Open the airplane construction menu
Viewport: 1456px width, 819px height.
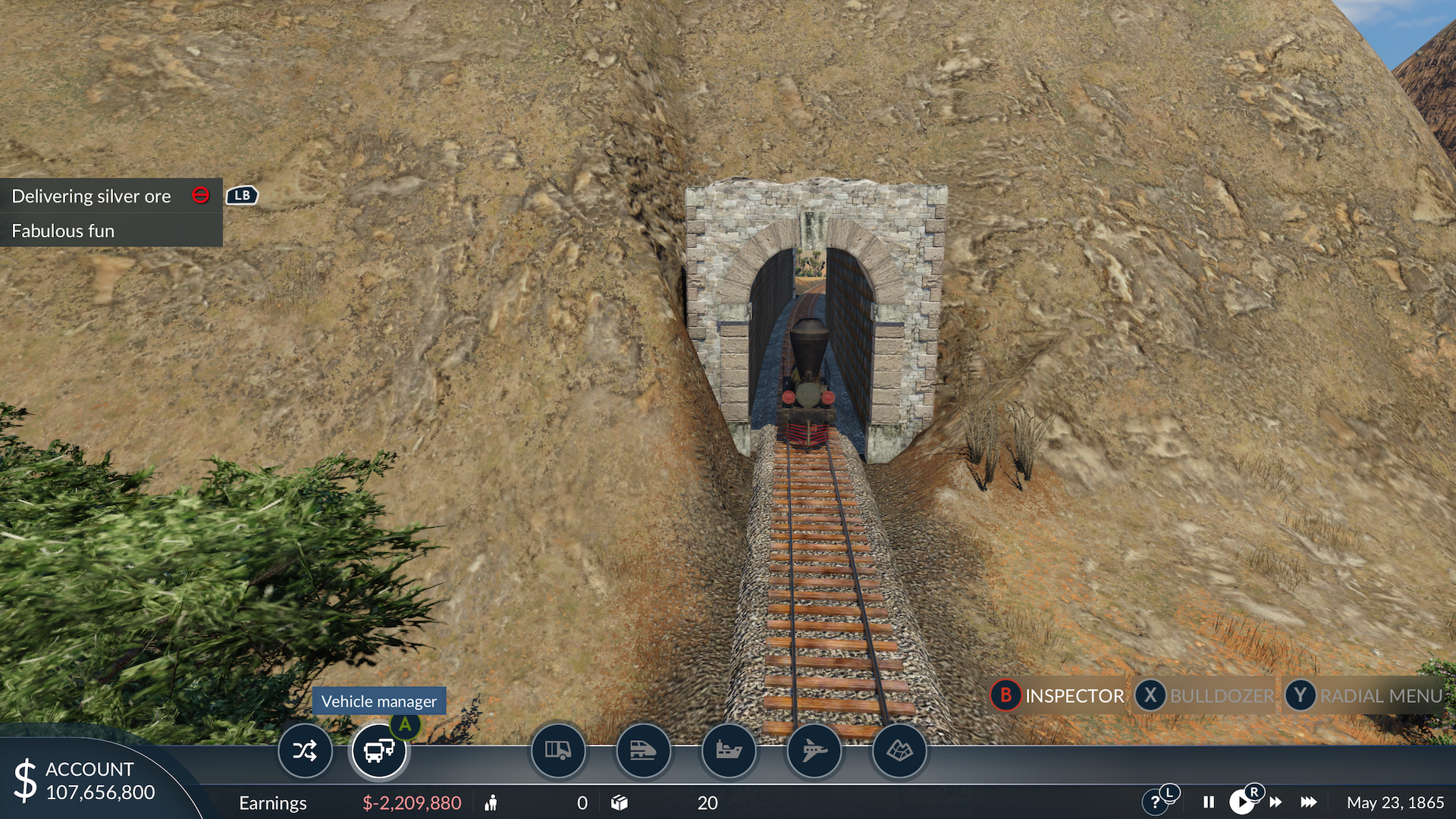coord(814,752)
